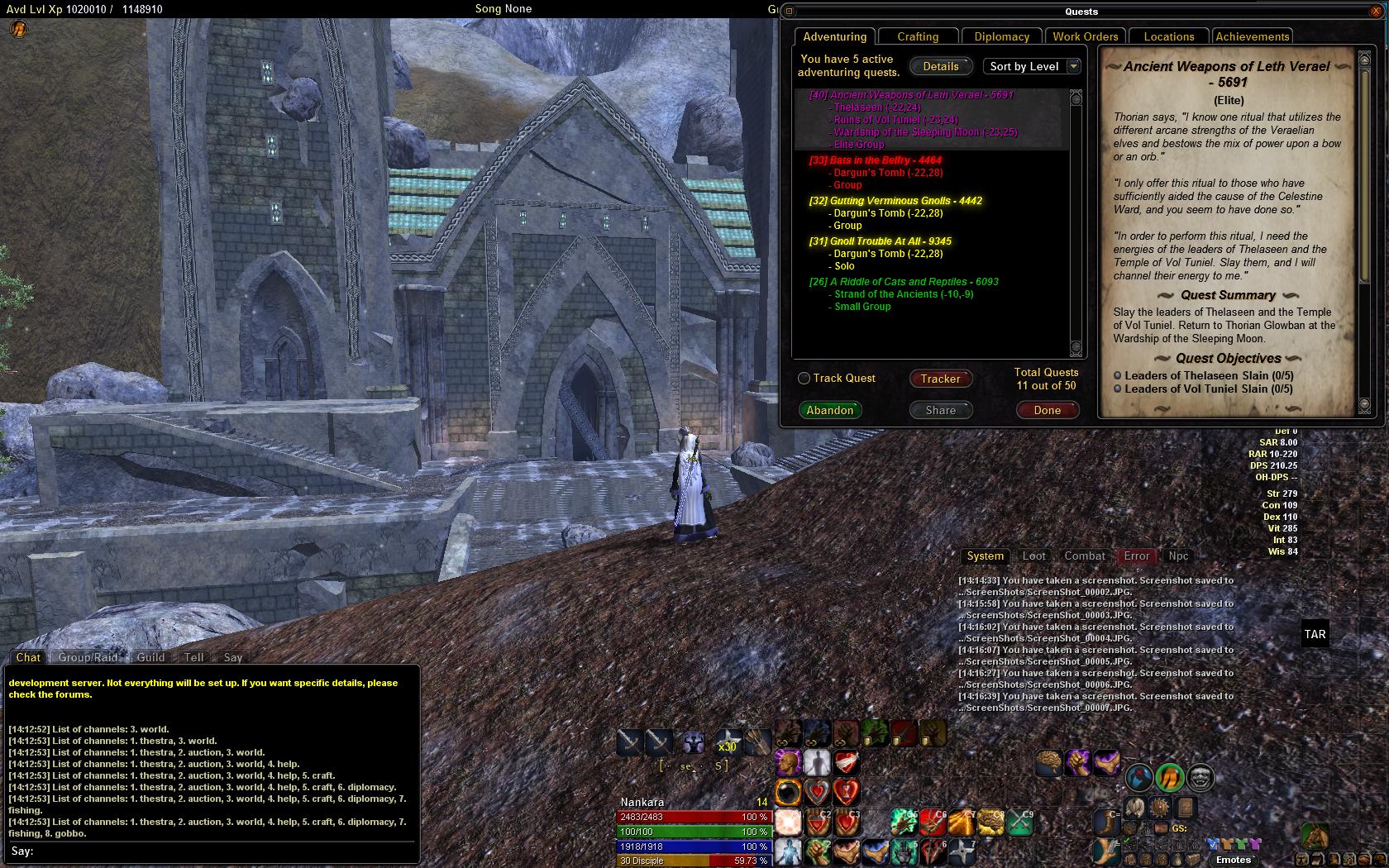
Task: Switch to the Combat log tab
Action: pyautogui.click(x=1084, y=556)
